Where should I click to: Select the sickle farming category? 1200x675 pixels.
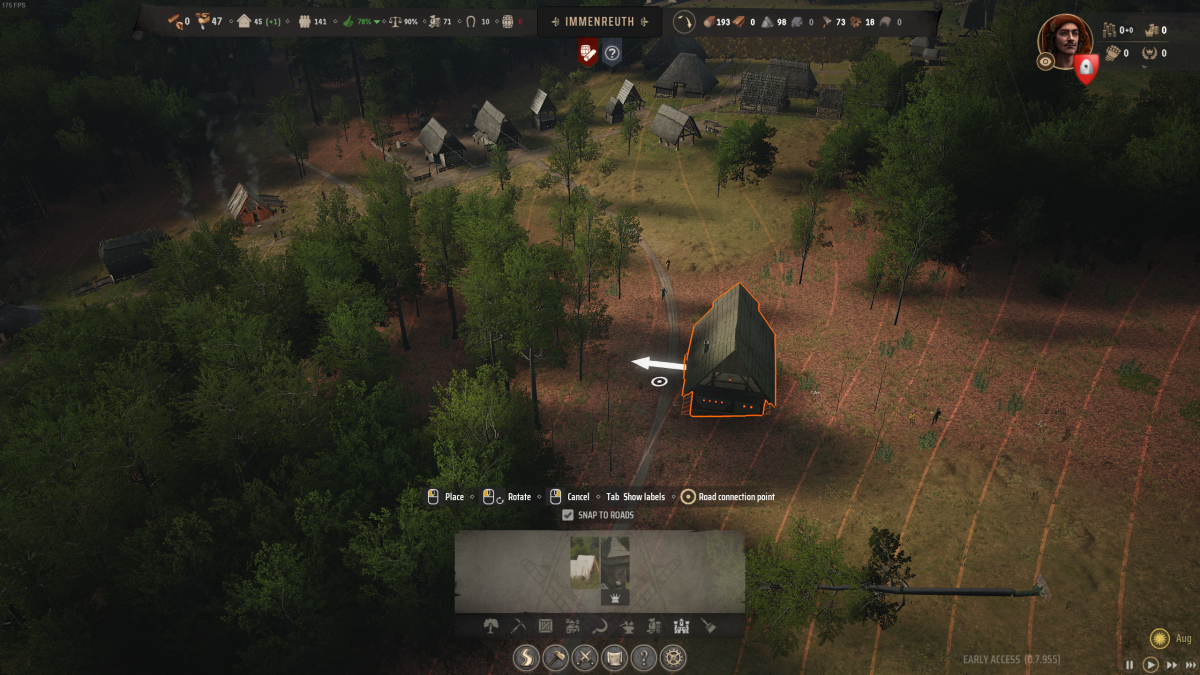click(600, 626)
